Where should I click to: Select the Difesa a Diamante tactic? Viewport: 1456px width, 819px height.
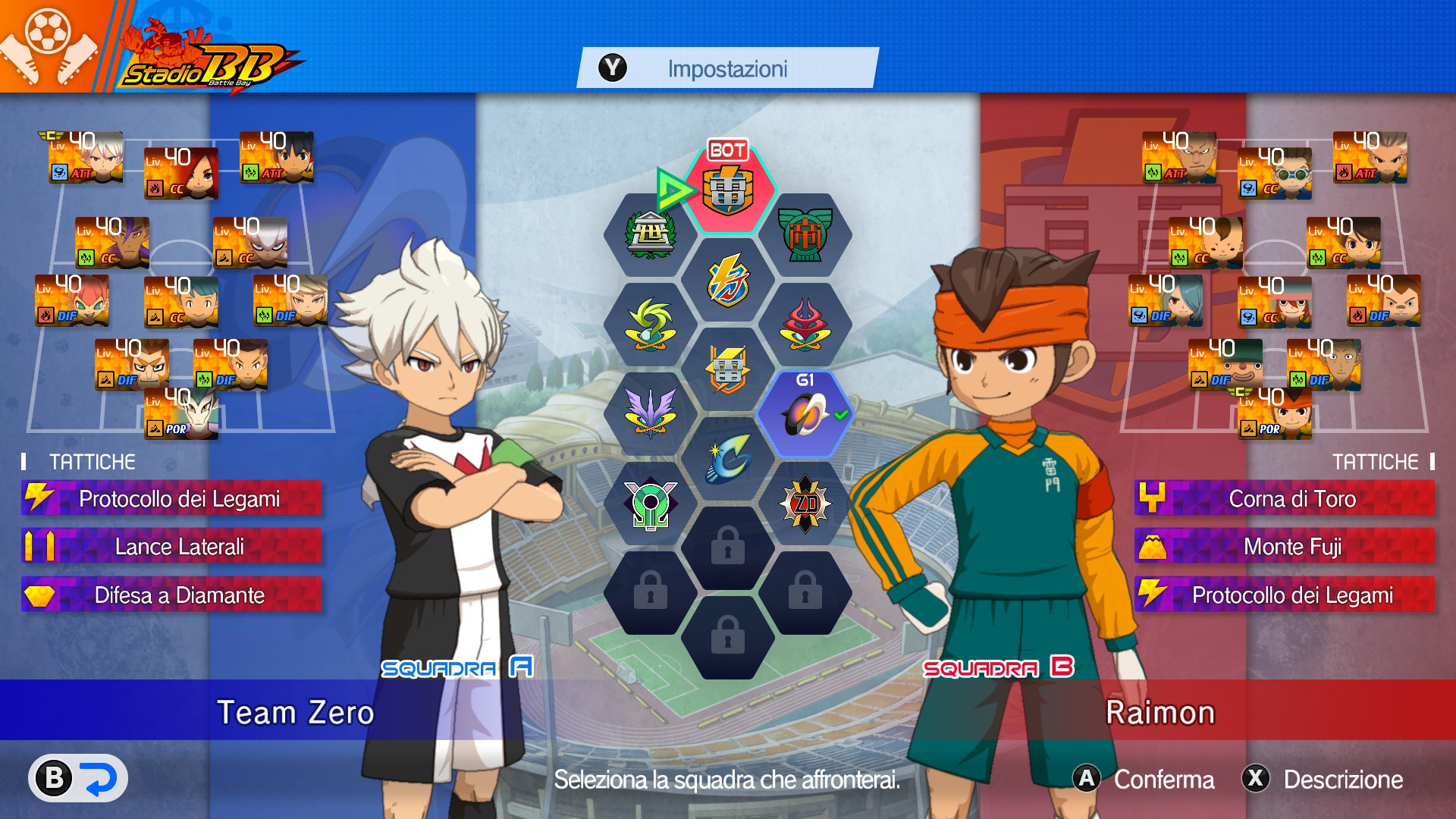tap(171, 595)
